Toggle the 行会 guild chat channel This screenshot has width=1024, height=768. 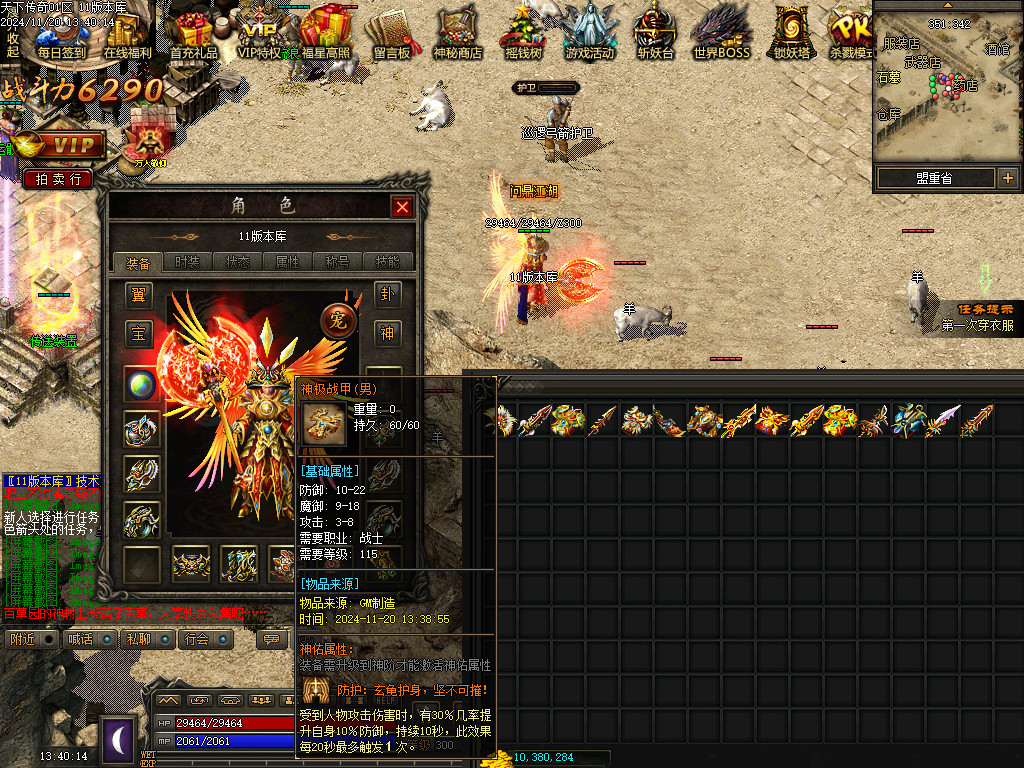click(206, 639)
